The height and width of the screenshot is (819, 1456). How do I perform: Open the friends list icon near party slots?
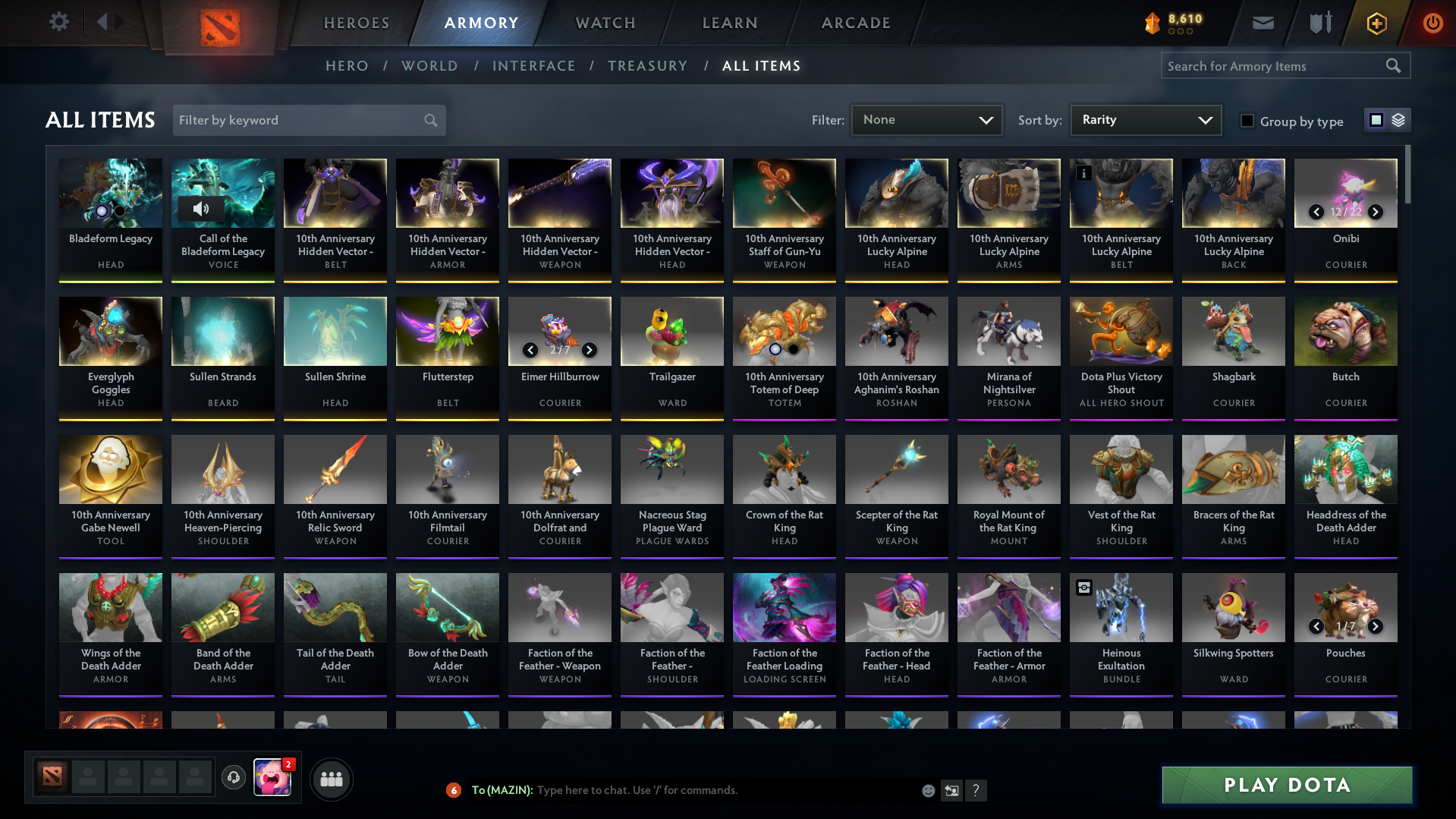[x=331, y=779]
